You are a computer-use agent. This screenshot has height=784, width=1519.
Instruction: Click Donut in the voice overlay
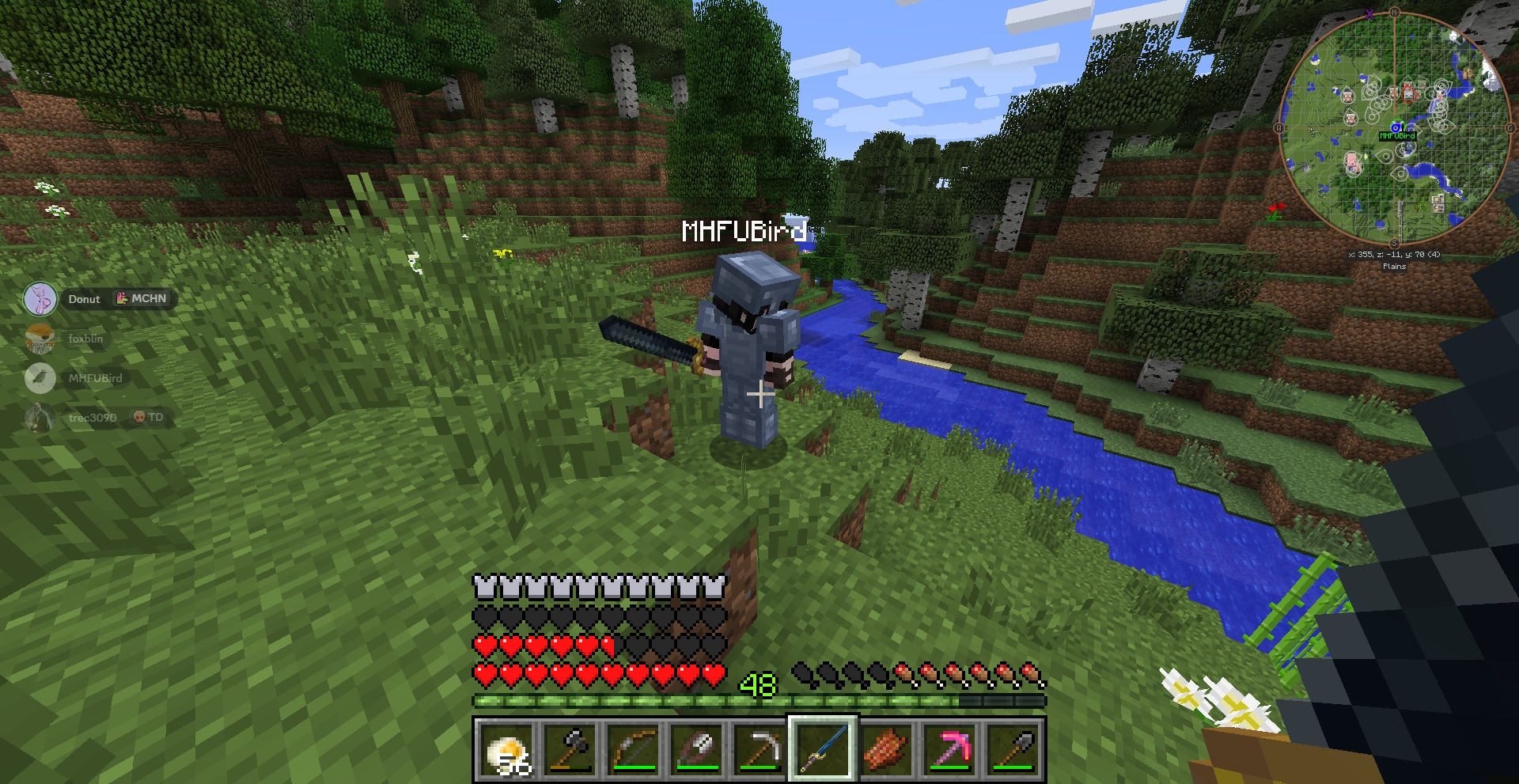coord(84,299)
